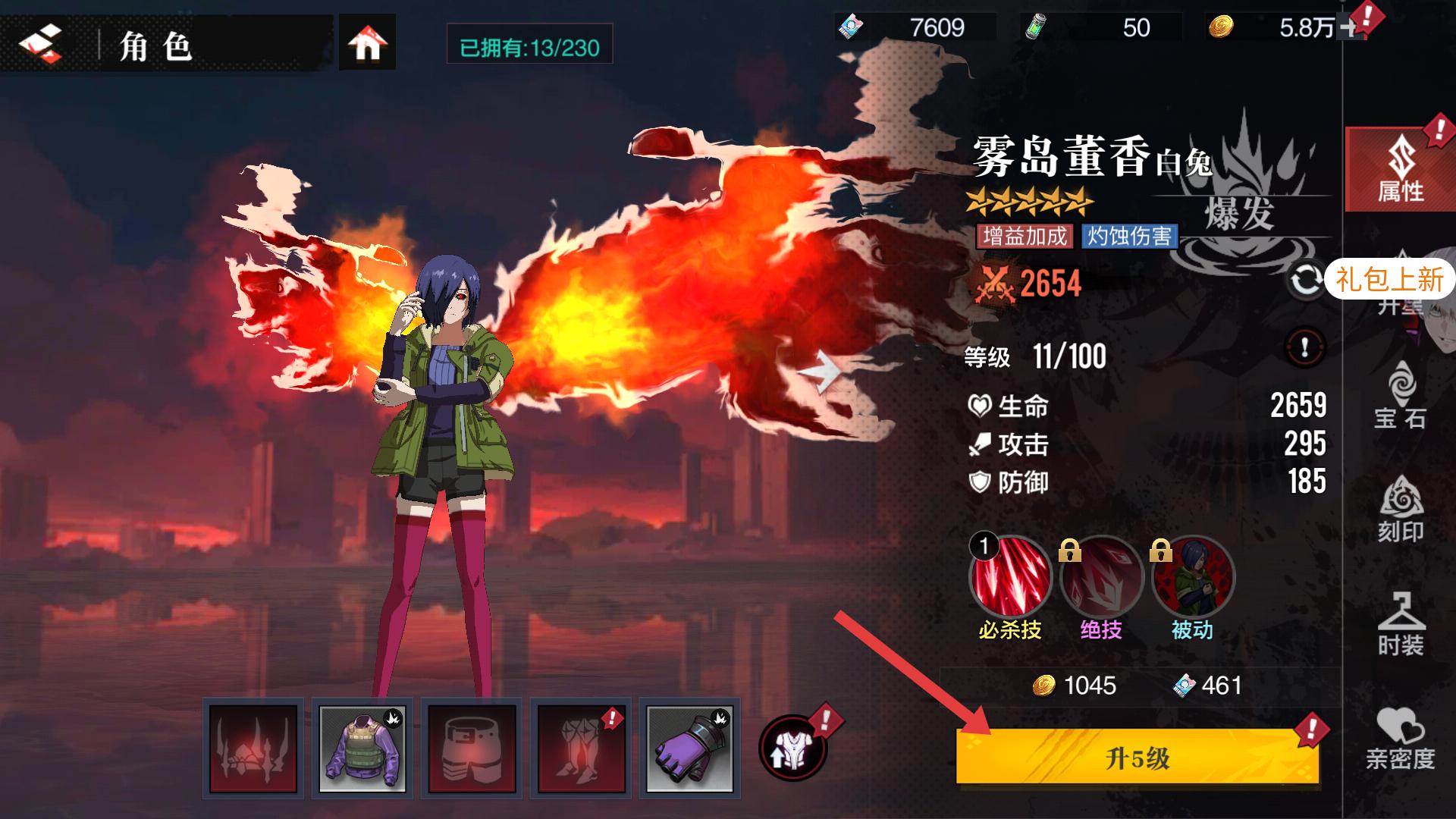Open the empty boots equipment slot
Viewport: 1456px width, 819px height.
tap(581, 748)
